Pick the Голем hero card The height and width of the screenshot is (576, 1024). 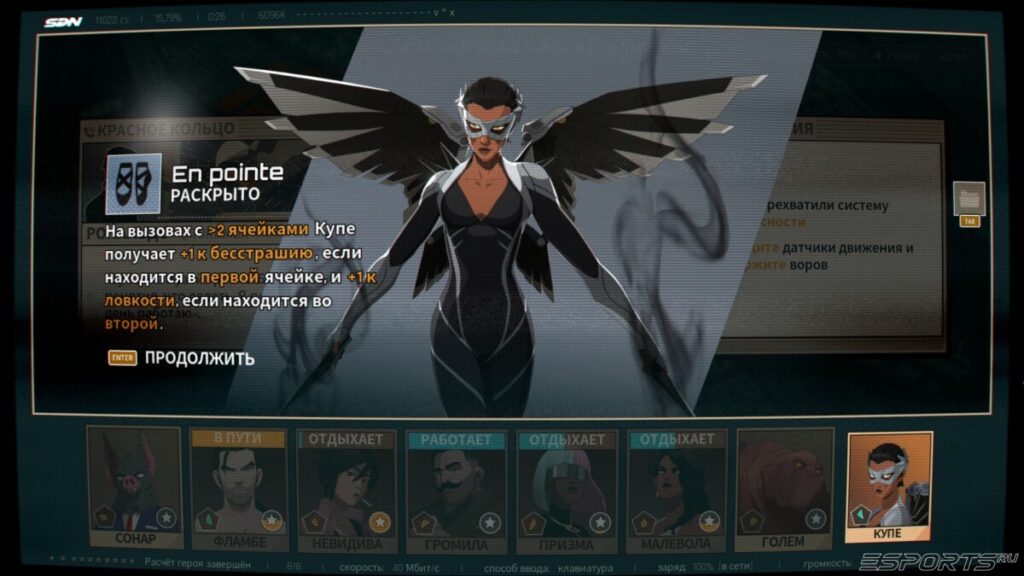785,488
